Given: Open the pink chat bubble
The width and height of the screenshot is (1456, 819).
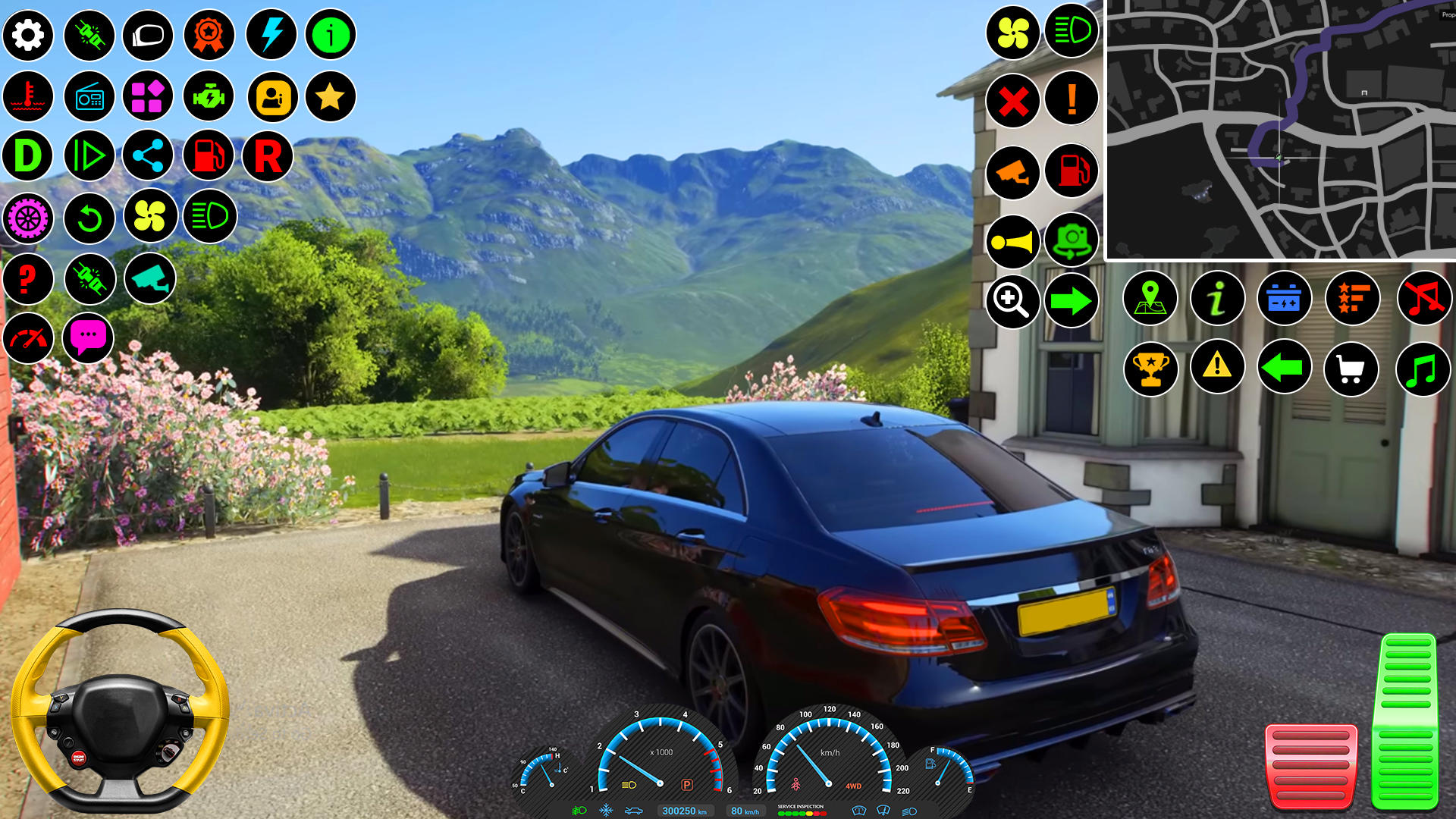Looking at the screenshot, I should 88,337.
